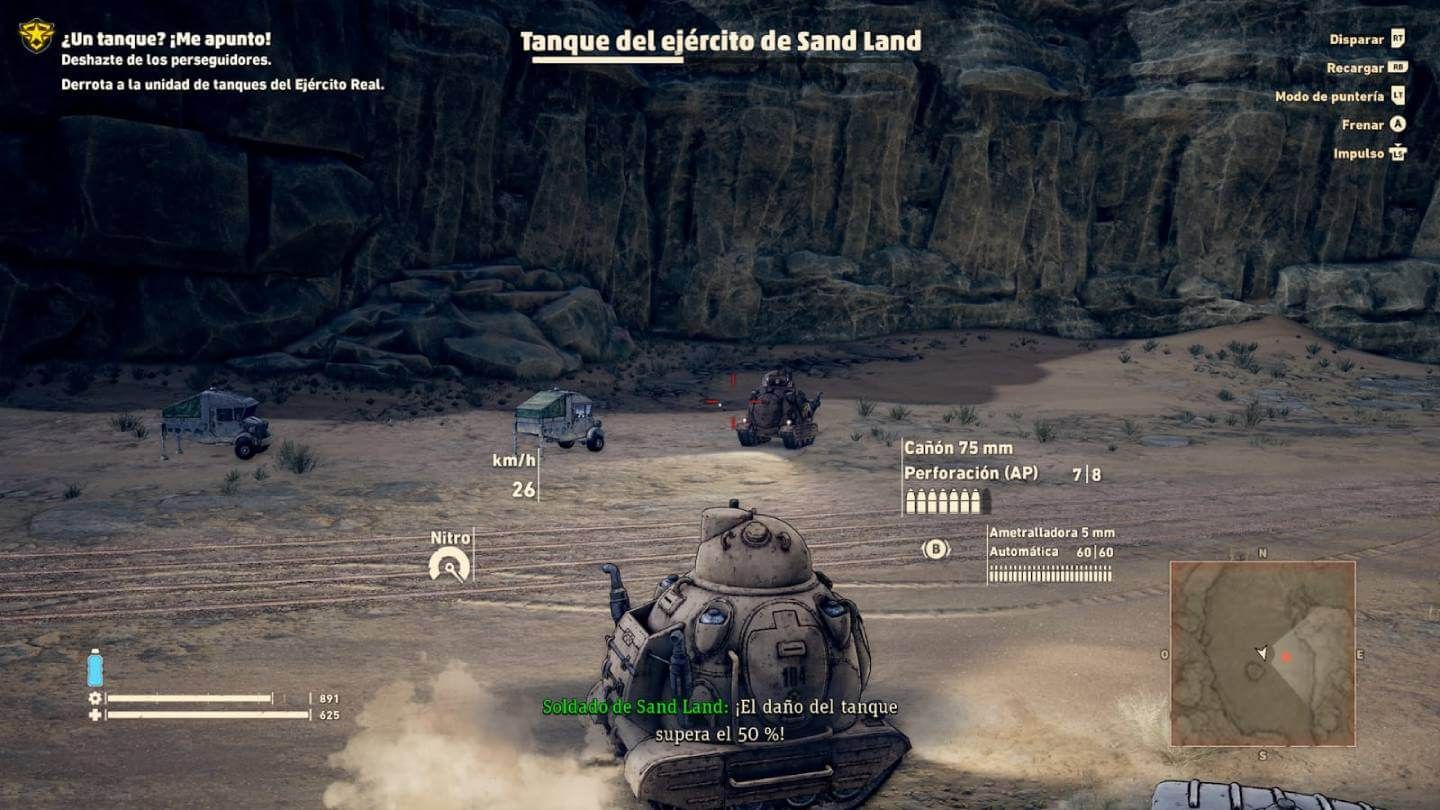Click the Nitro gauge icon
1440x810 pixels.
click(x=449, y=563)
